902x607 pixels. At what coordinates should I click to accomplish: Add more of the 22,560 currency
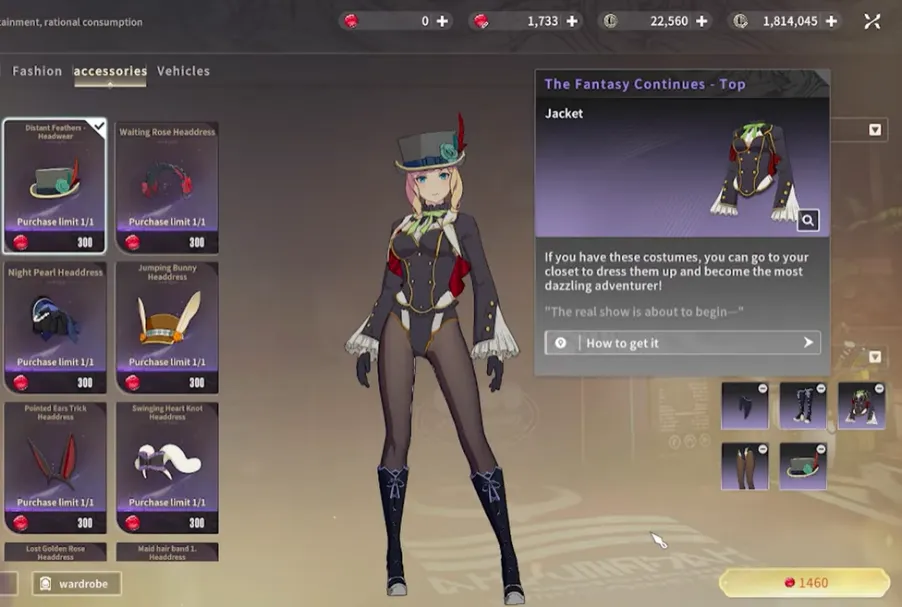pyautogui.click(x=702, y=21)
